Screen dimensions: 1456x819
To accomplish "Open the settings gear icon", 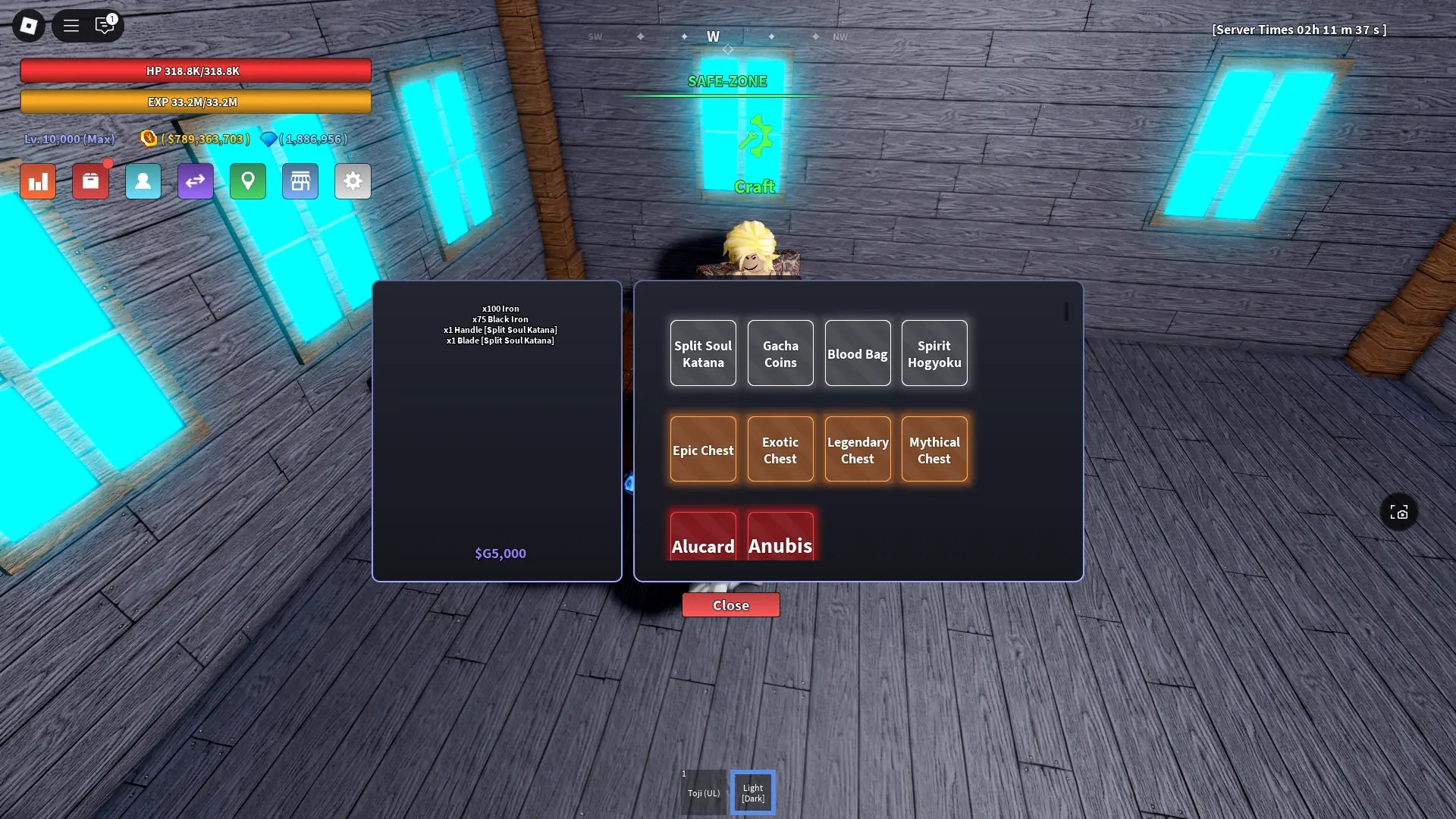I will point(353,181).
